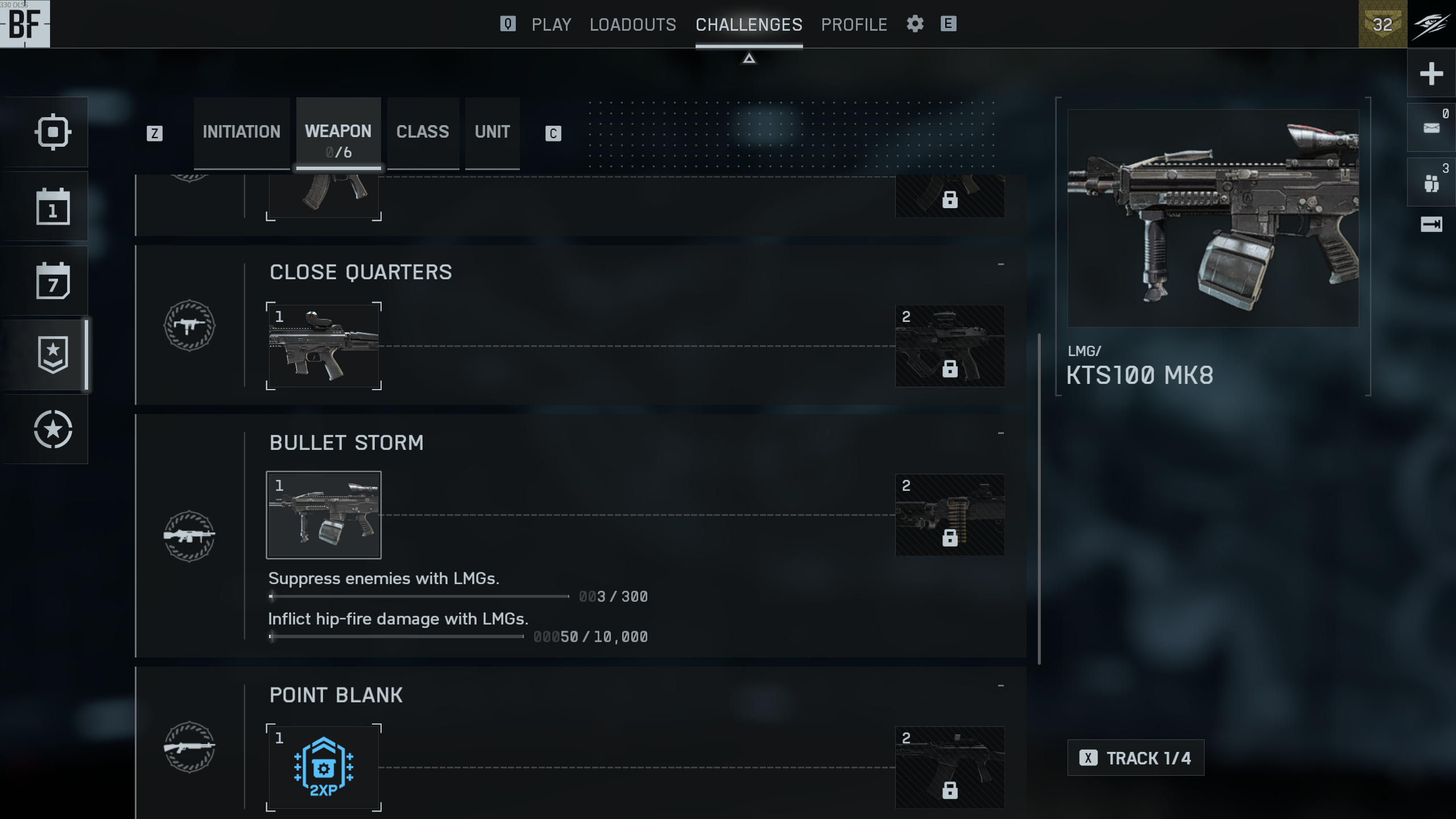
Task: Open the mail inbox showing 0 messages
Action: [1431, 126]
